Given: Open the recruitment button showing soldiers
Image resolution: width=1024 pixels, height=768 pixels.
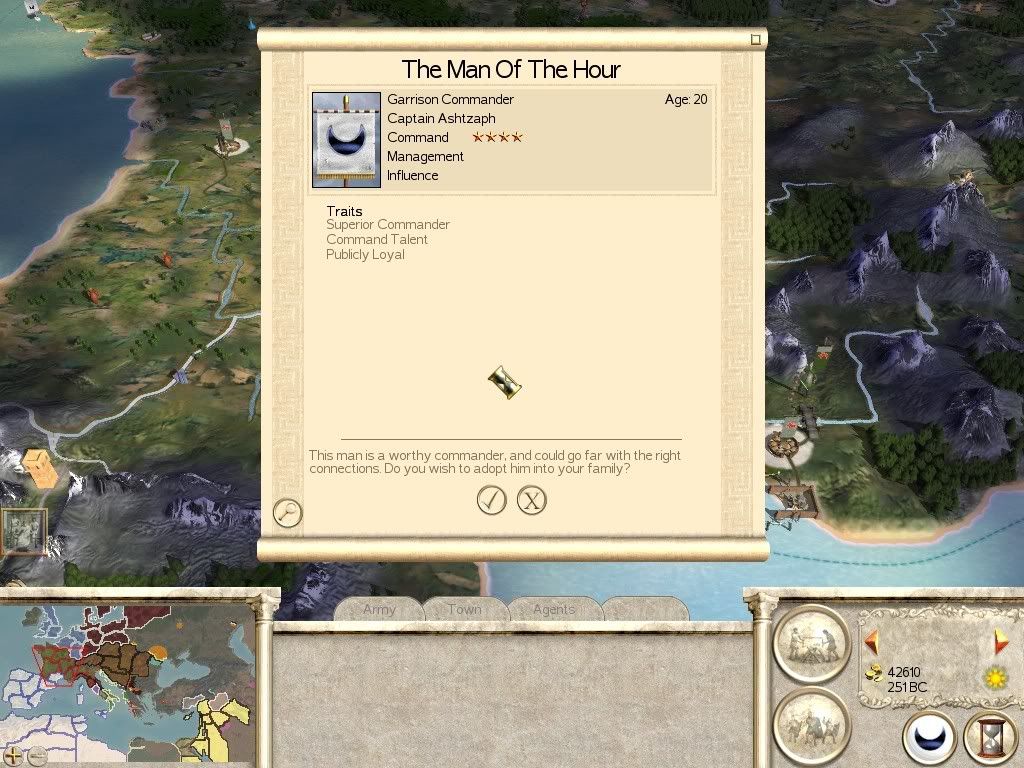Looking at the screenshot, I should click(x=811, y=724).
